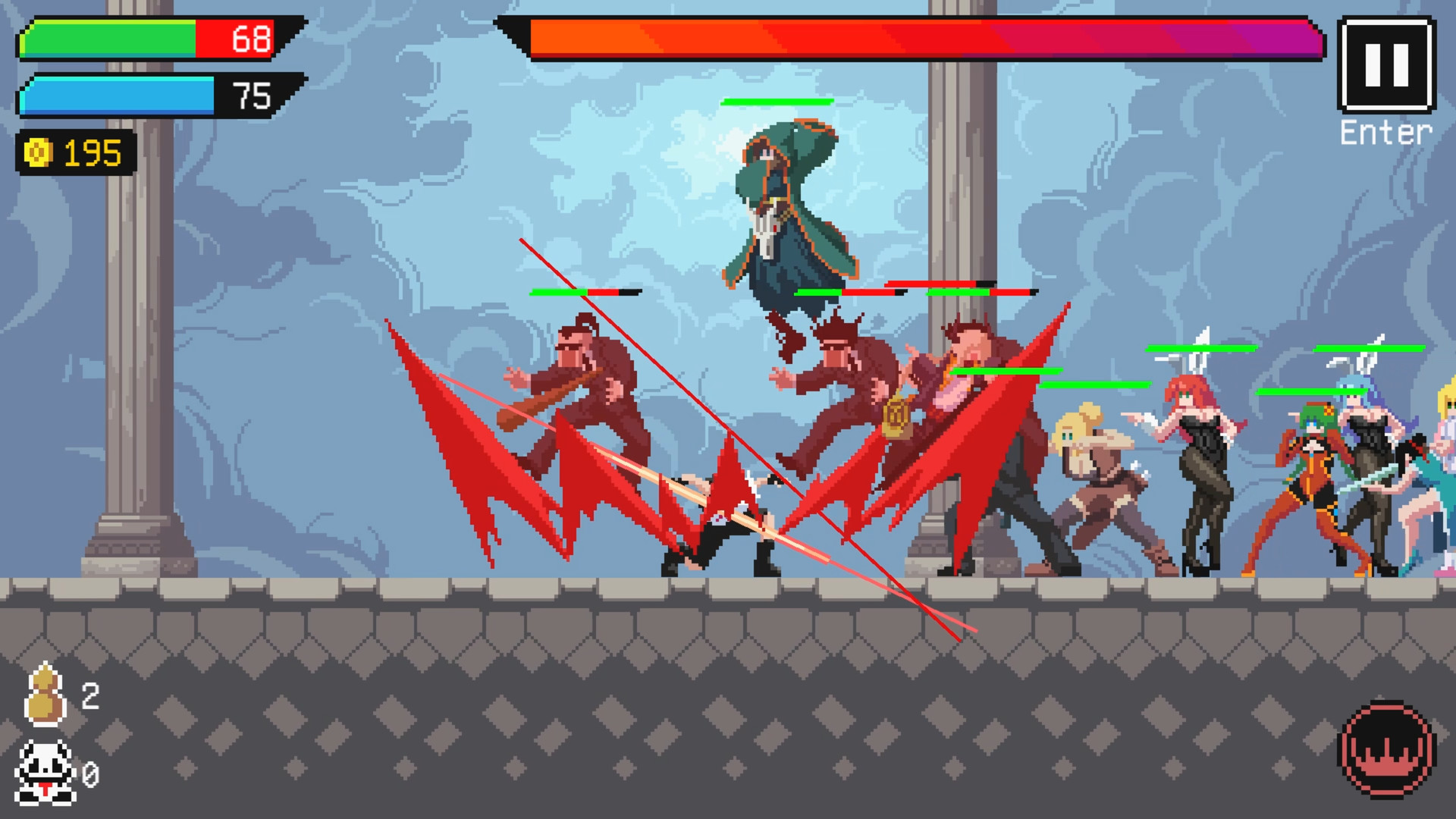Click the green enemy health bar above boss
This screenshot has width=1456, height=819.
777,101
